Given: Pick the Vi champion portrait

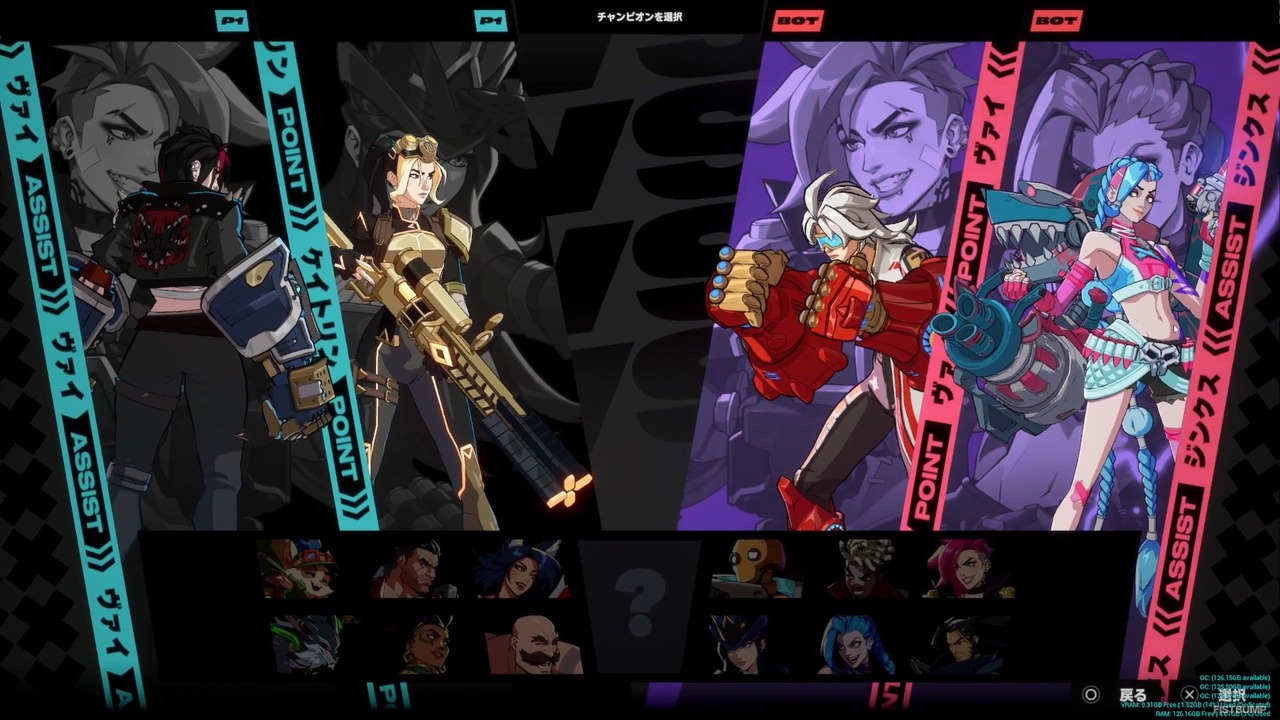Looking at the screenshot, I should (965, 570).
